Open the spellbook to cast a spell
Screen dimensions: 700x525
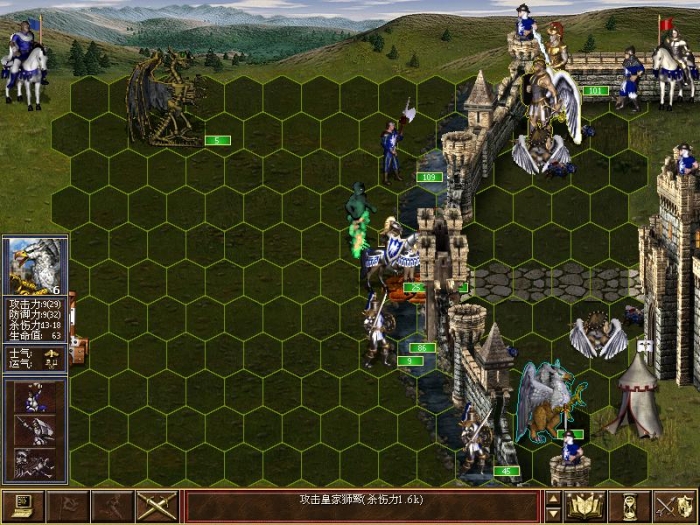pos(585,506)
